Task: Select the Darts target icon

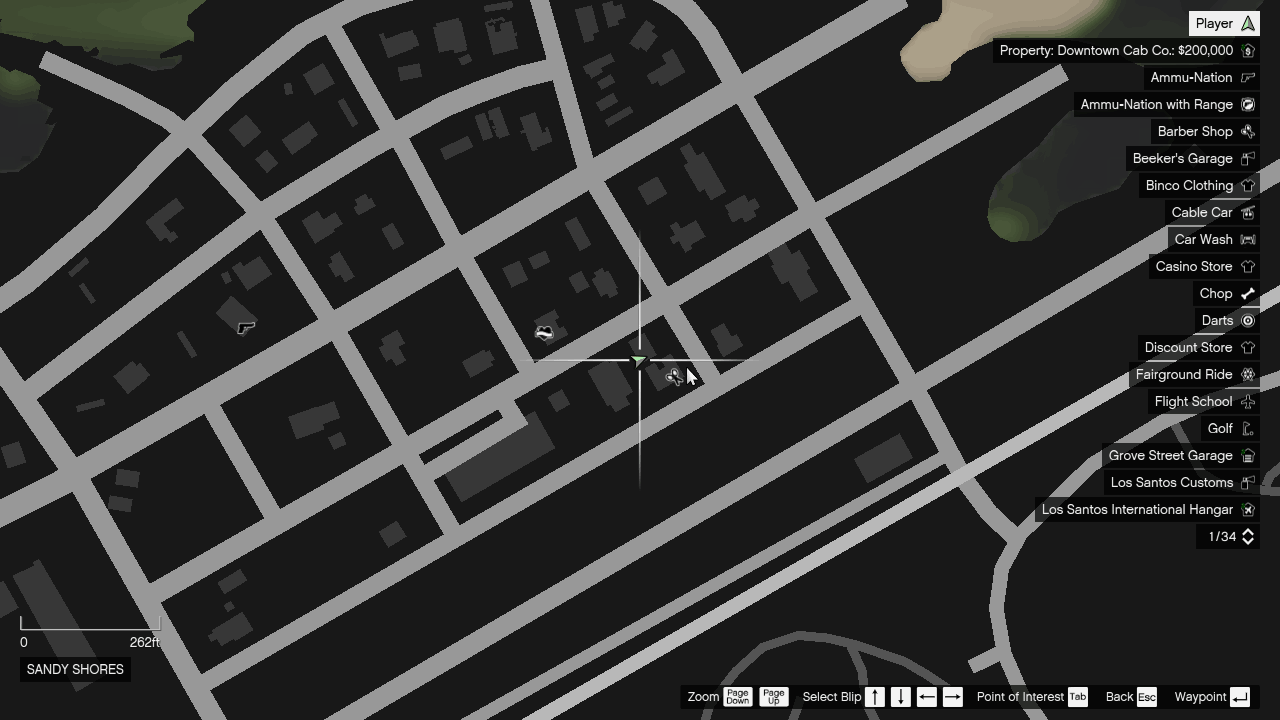Action: (1248, 320)
